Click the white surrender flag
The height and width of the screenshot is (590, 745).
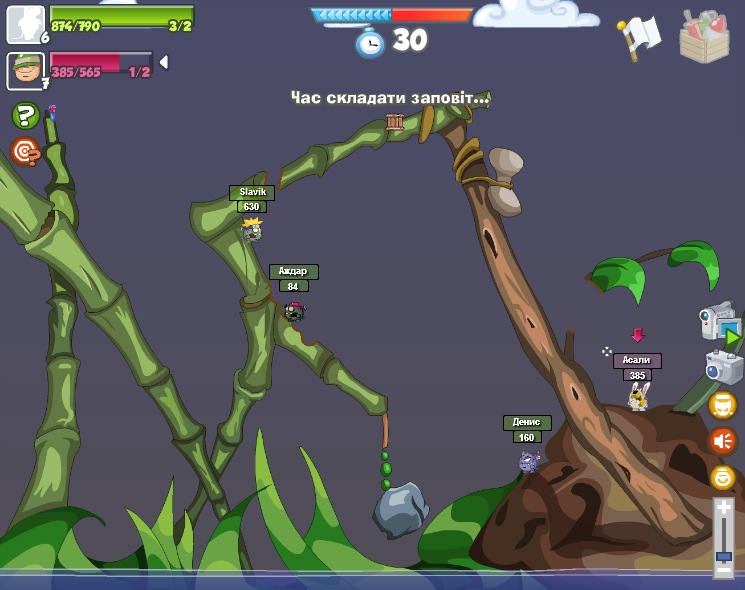pos(640,36)
